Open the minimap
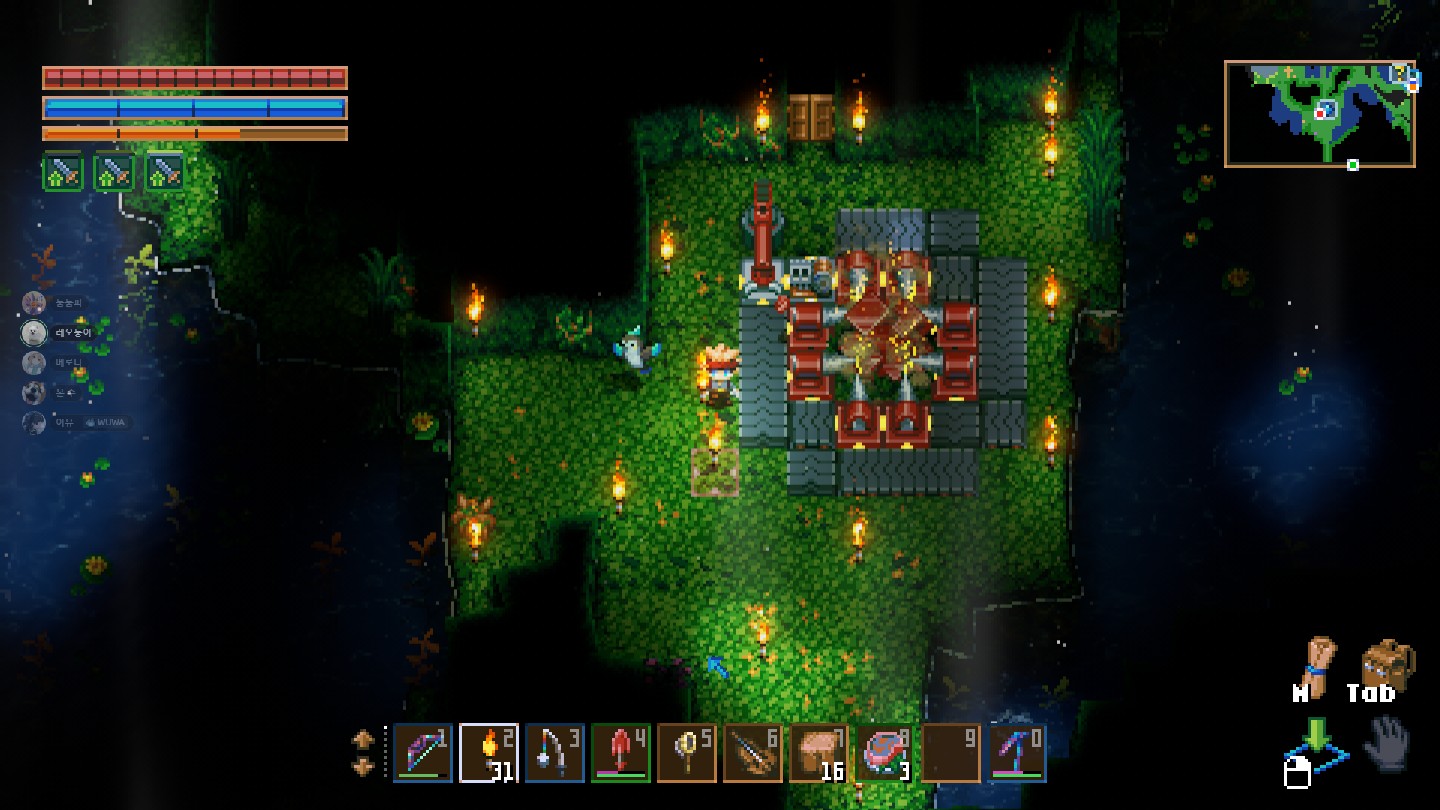Viewport: 1440px width, 810px height. [1319, 113]
